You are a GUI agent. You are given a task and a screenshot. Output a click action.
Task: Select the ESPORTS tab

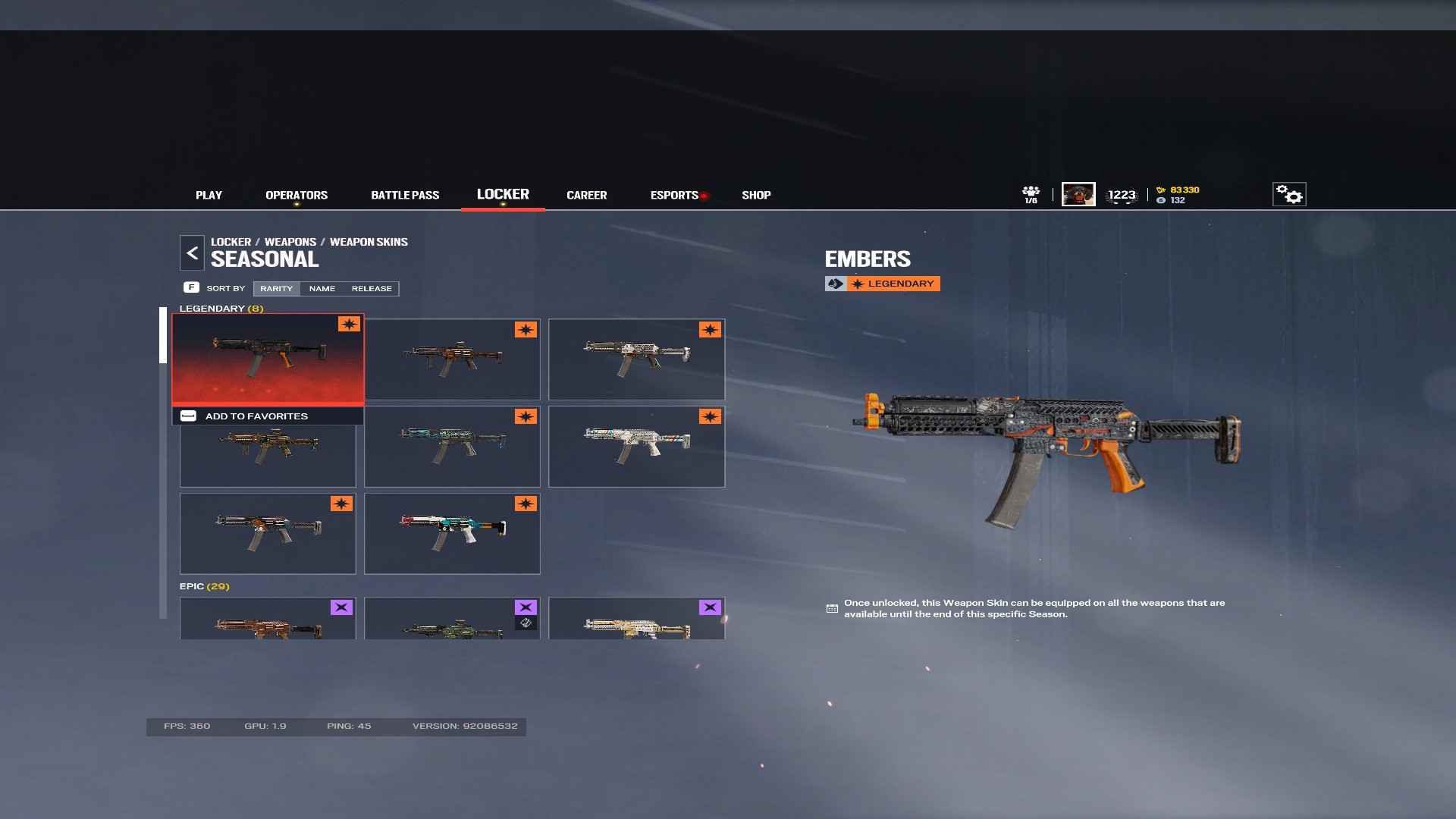(x=674, y=195)
